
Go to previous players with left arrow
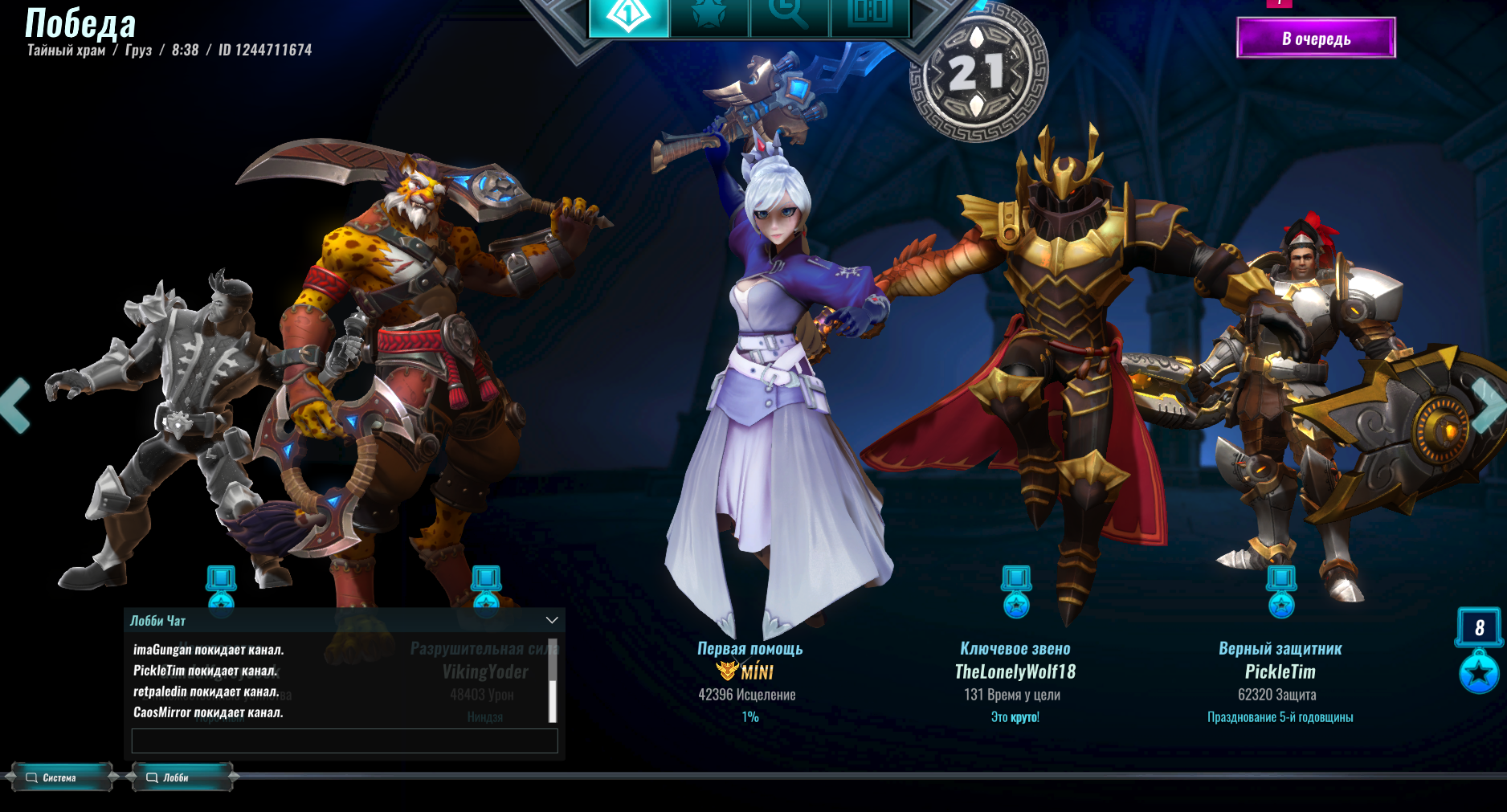[16, 406]
